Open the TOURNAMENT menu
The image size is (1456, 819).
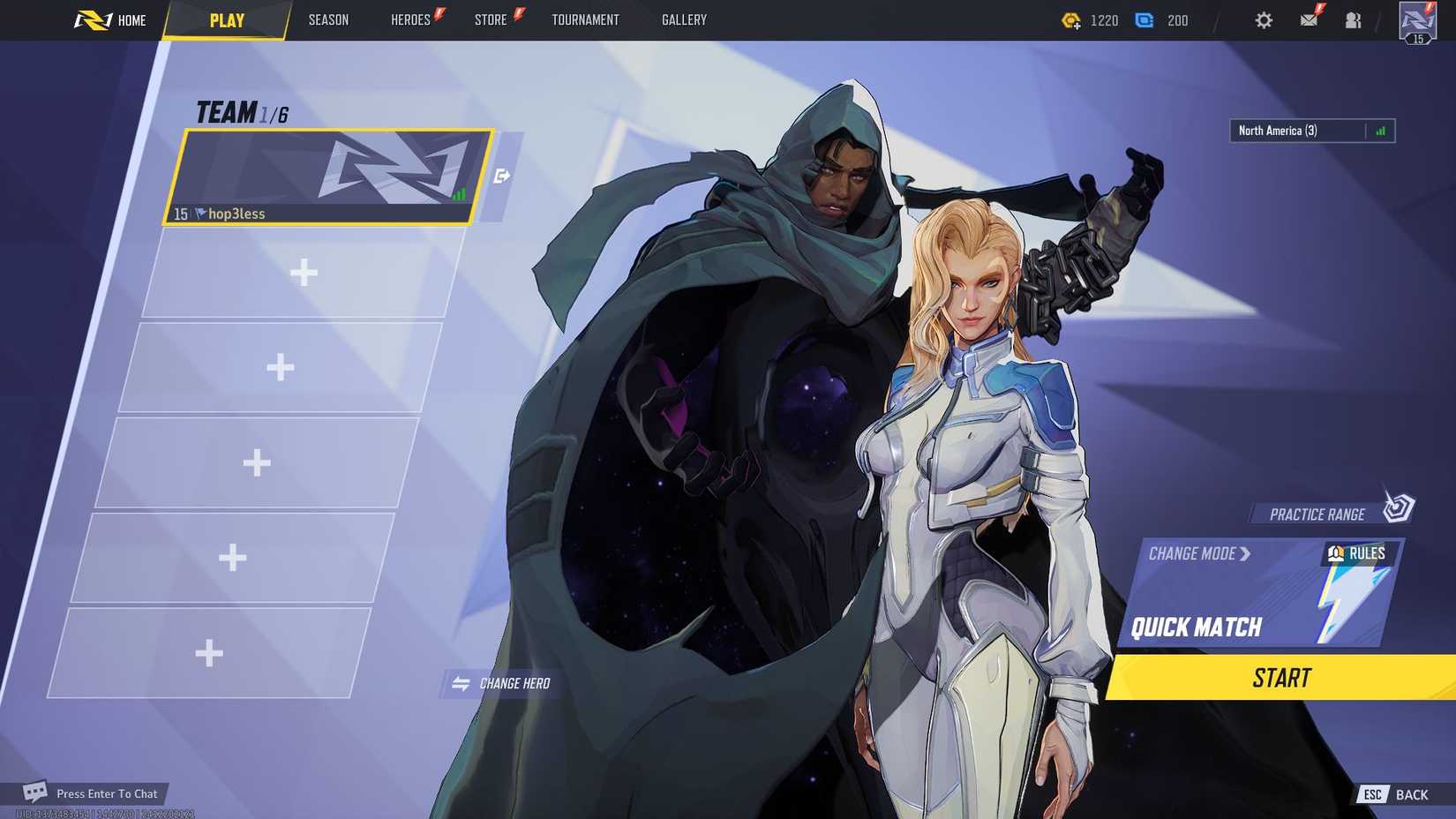(x=585, y=19)
